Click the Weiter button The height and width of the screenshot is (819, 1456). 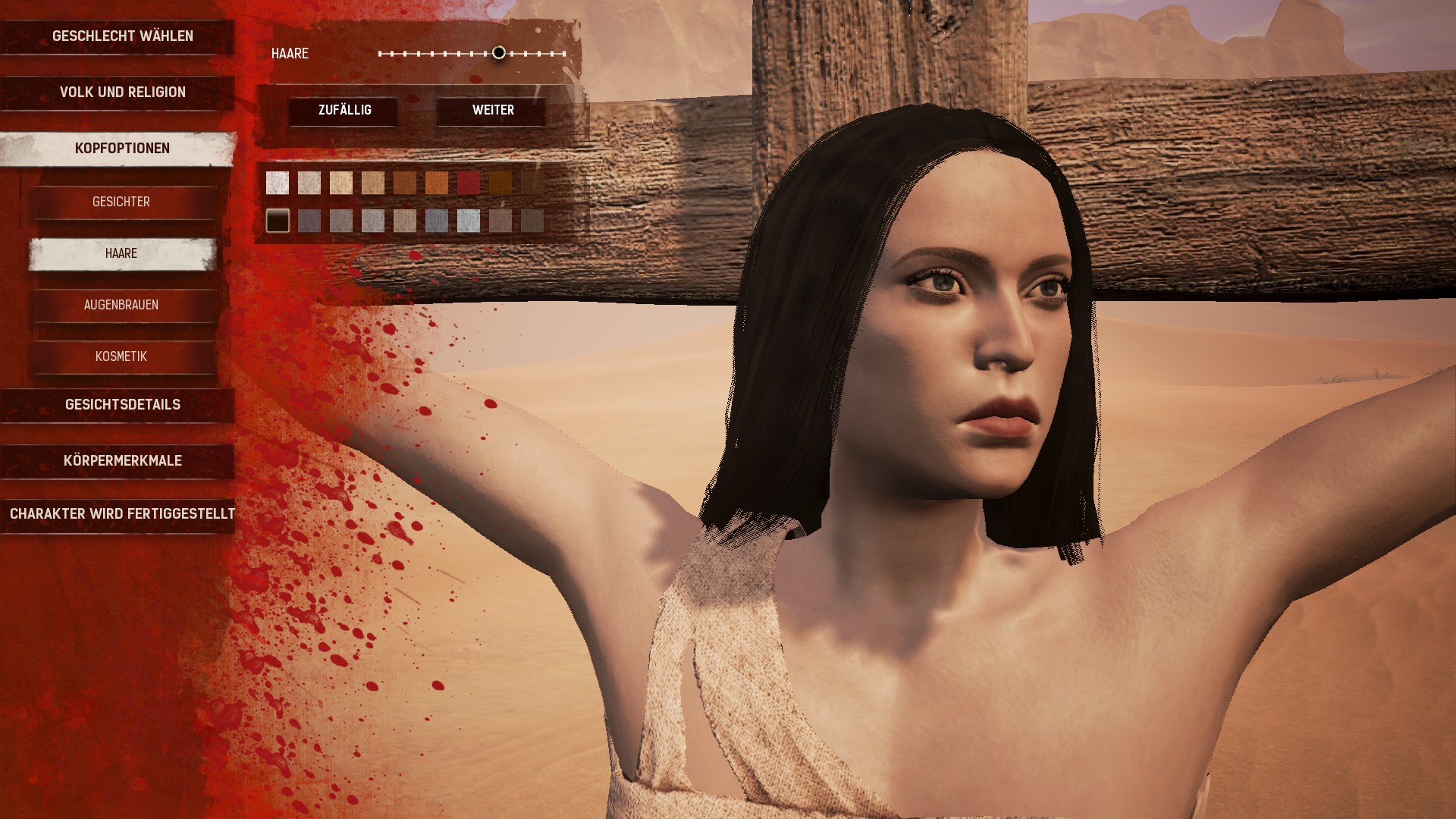pyautogui.click(x=493, y=111)
